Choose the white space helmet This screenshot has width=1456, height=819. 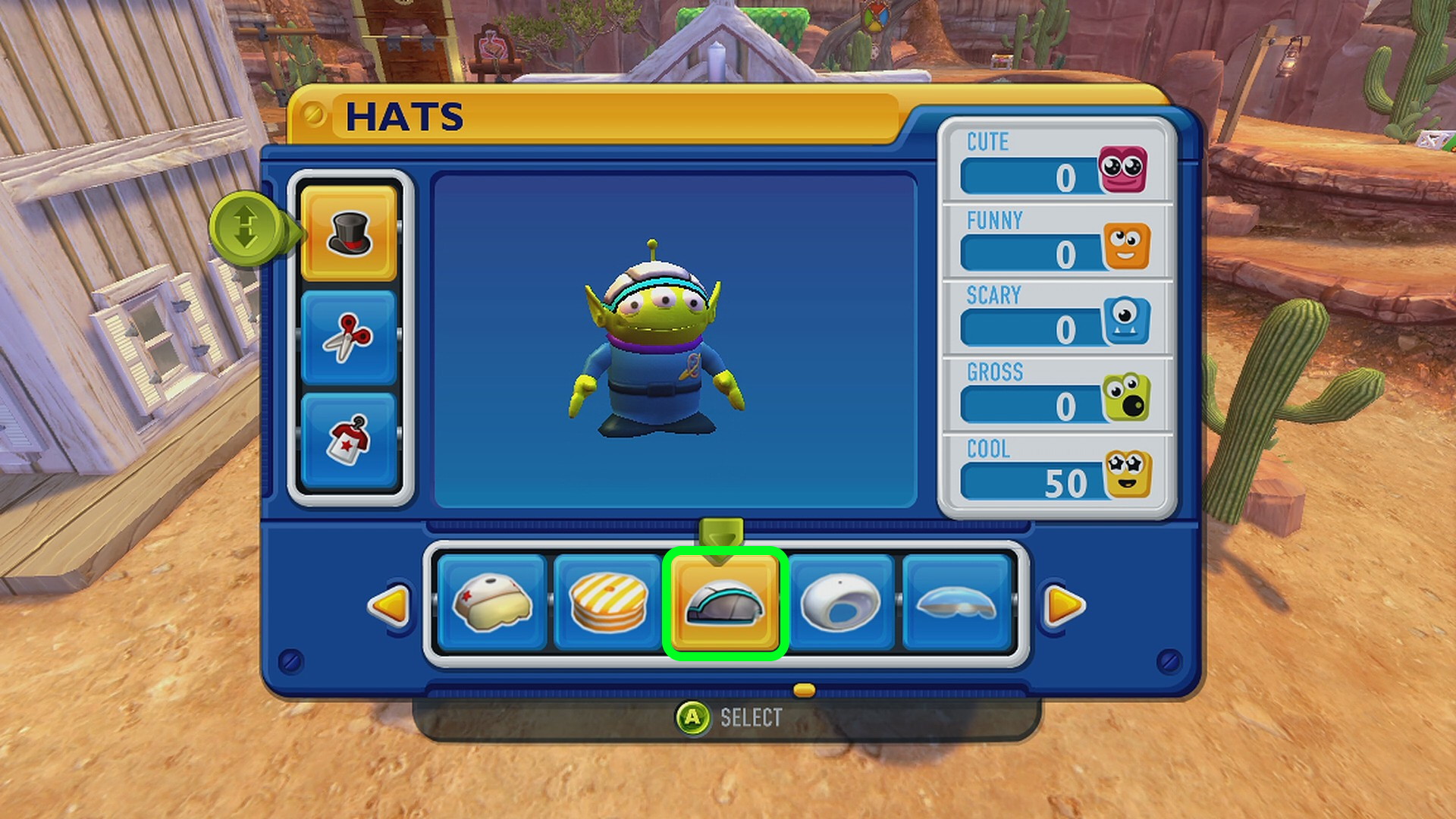841,603
